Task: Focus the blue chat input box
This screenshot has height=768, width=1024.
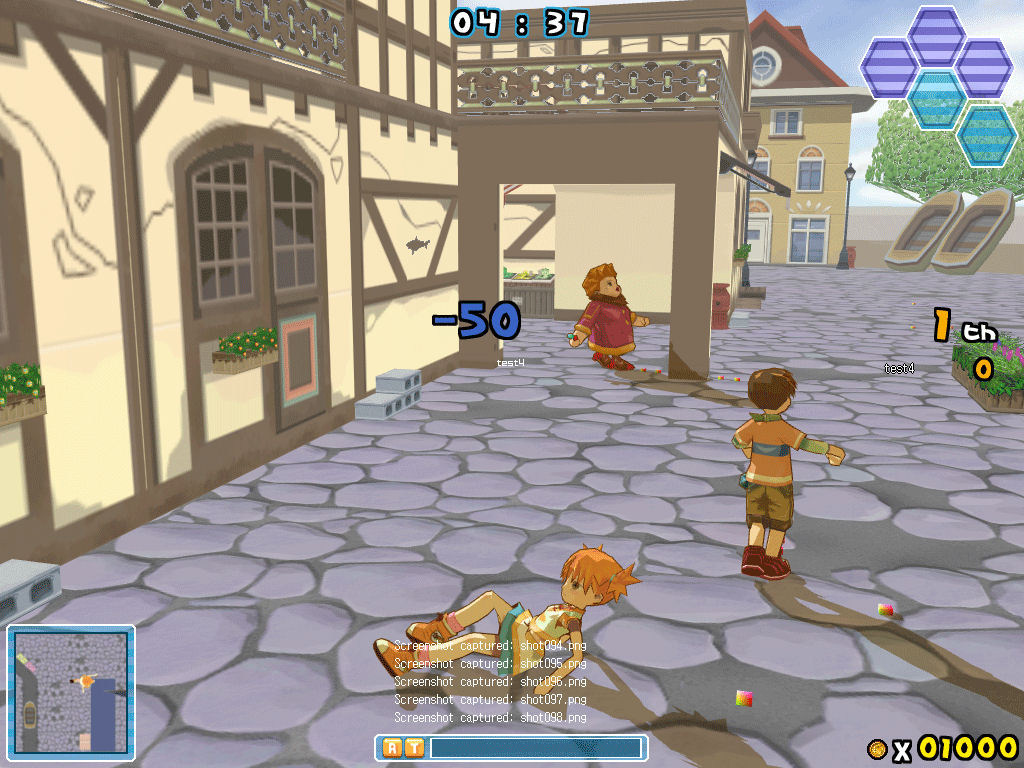Action: coord(535,748)
